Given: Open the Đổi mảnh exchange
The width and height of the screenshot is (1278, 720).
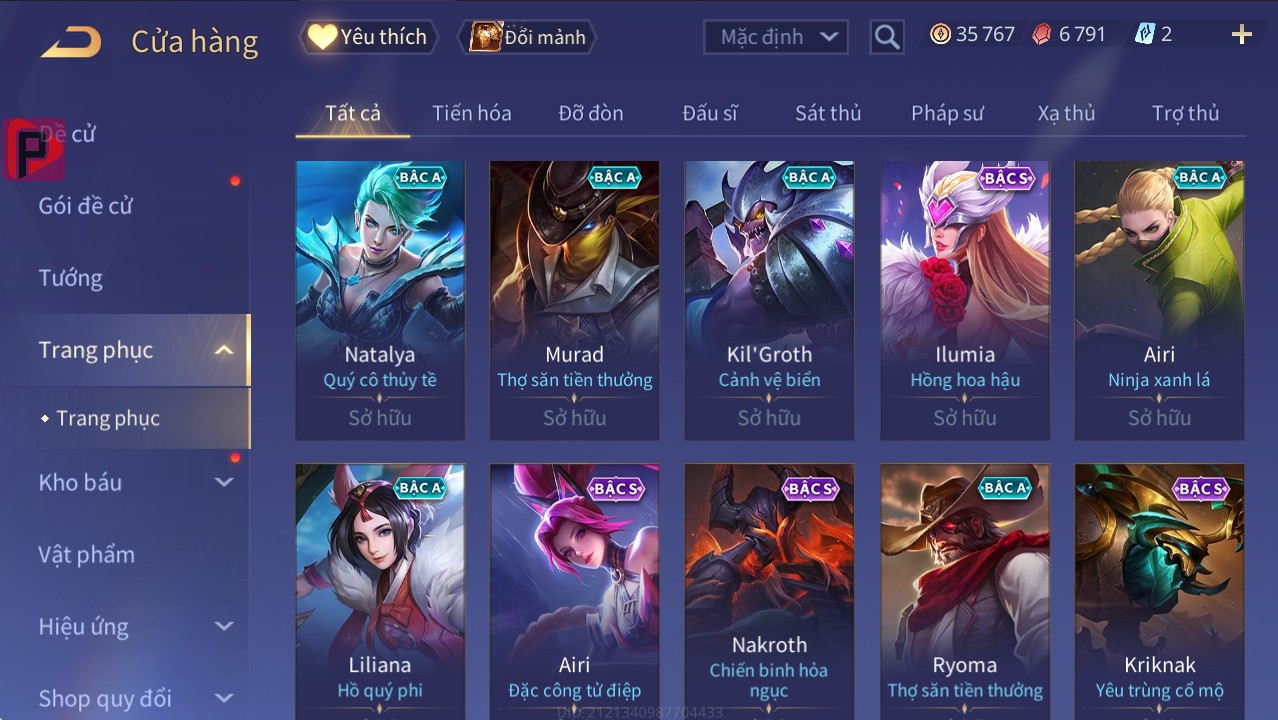Looking at the screenshot, I should pyautogui.click(x=529, y=37).
